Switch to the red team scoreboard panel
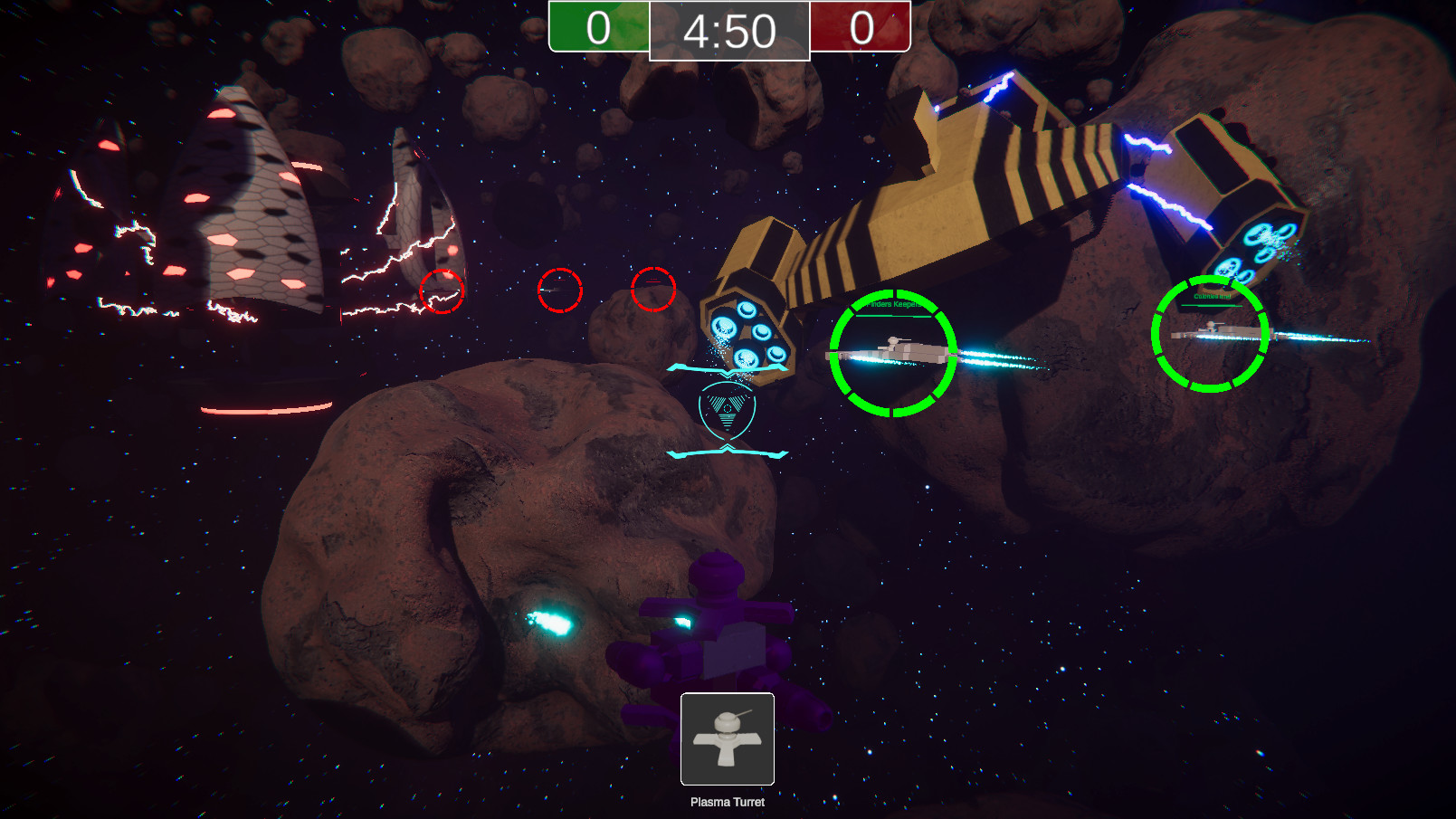The width and height of the screenshot is (1456, 819). click(860, 27)
